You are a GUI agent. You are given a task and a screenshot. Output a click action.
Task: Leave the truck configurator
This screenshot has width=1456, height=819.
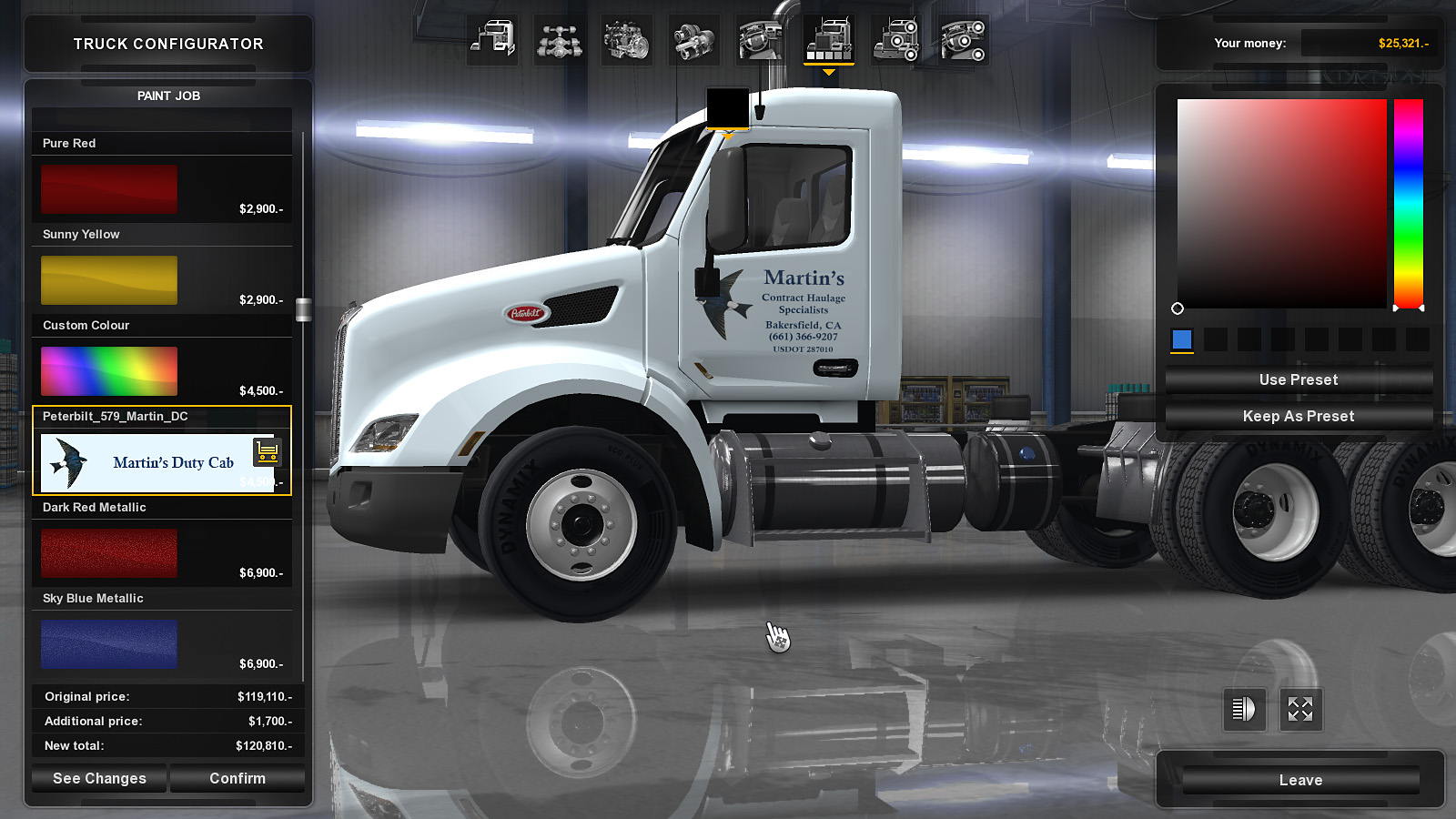(x=1300, y=780)
